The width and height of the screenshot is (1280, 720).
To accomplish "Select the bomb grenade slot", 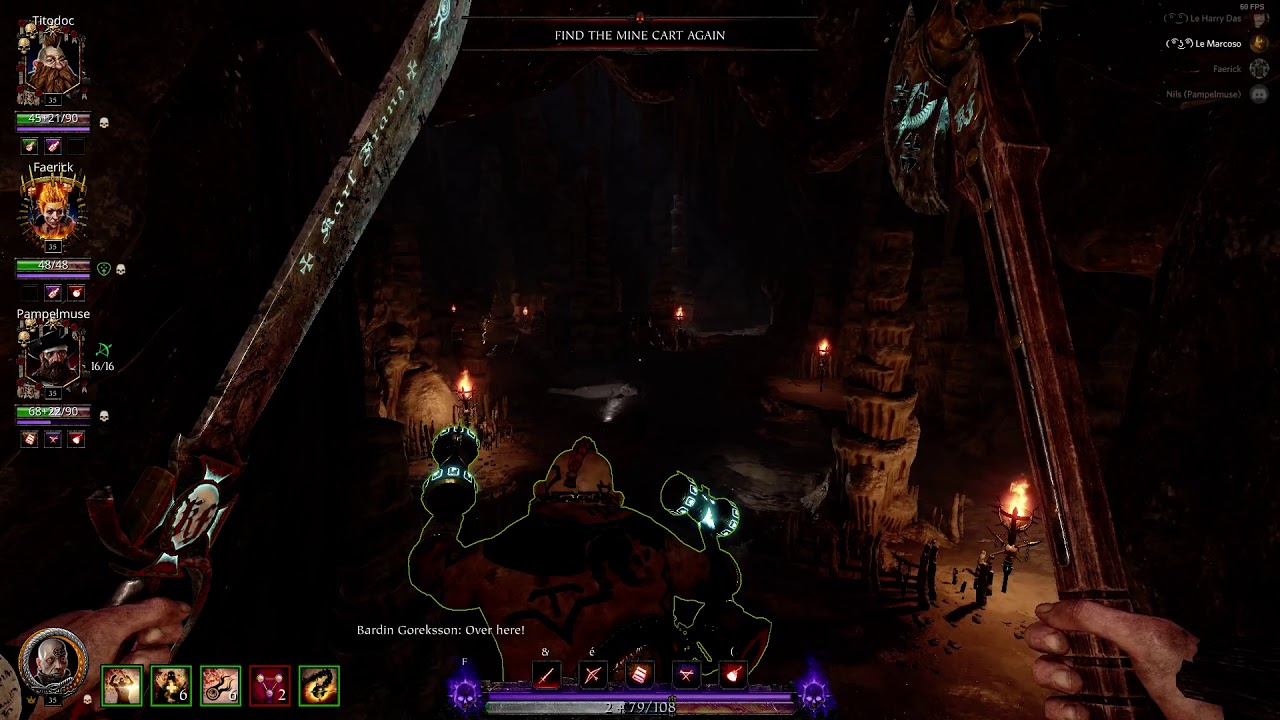I will [733, 676].
